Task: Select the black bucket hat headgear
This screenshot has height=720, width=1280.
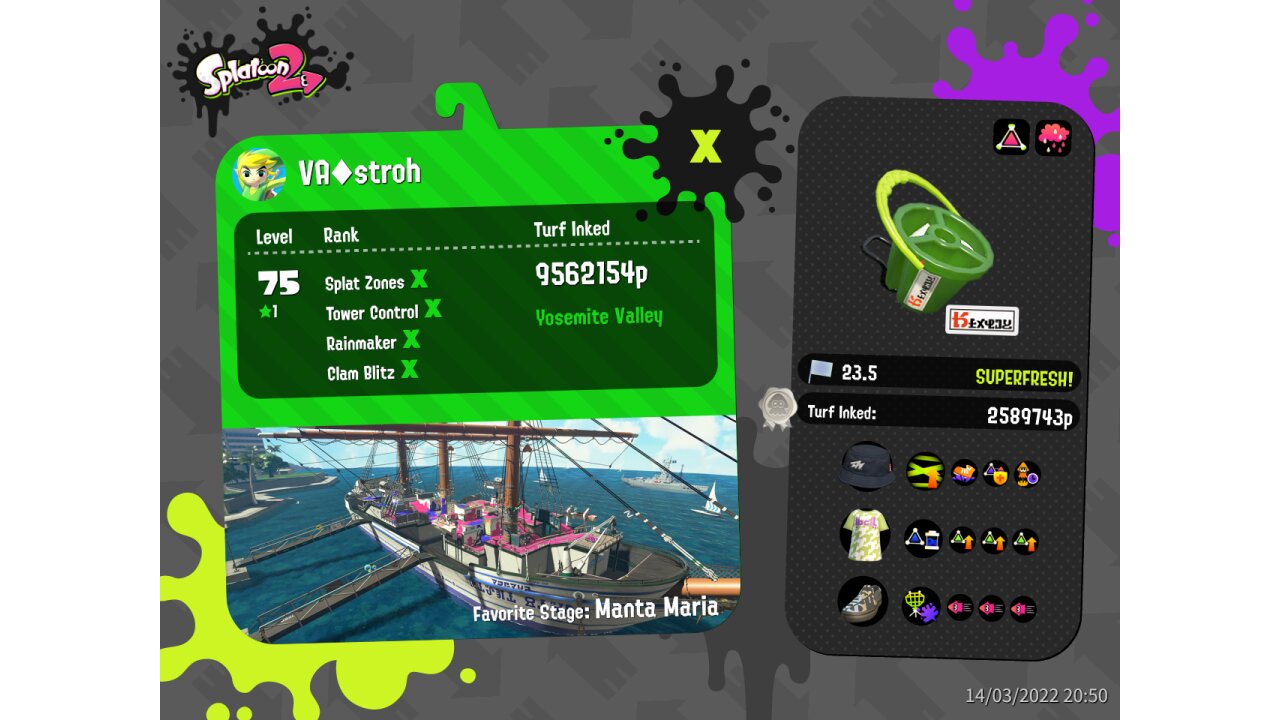Action: (866, 468)
